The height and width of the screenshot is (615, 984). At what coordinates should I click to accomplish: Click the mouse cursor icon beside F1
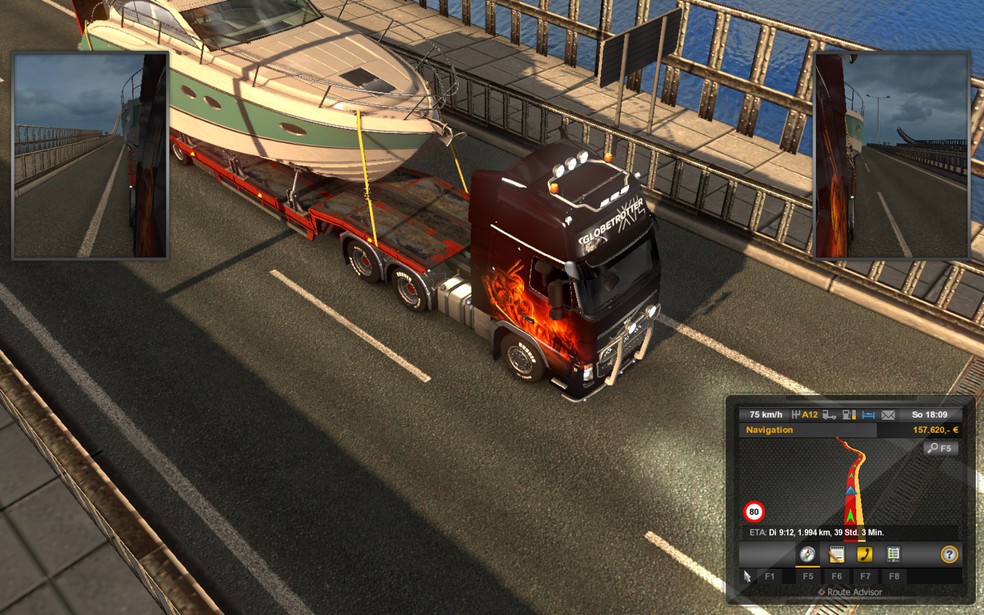tap(748, 576)
